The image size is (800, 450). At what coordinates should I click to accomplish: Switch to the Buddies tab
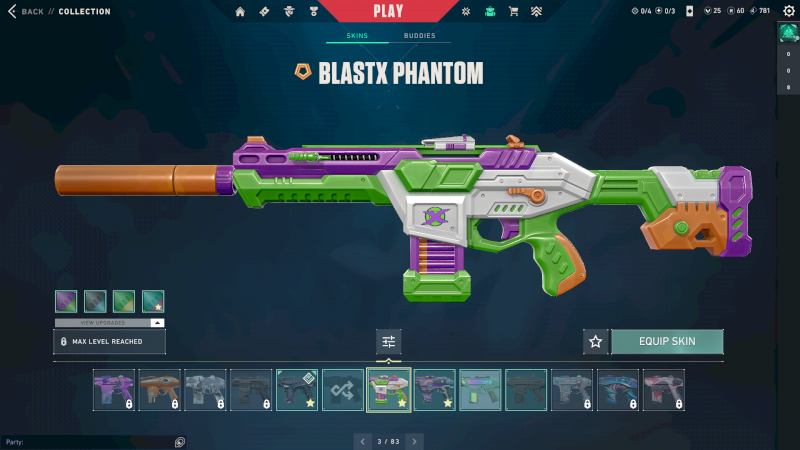coord(420,36)
